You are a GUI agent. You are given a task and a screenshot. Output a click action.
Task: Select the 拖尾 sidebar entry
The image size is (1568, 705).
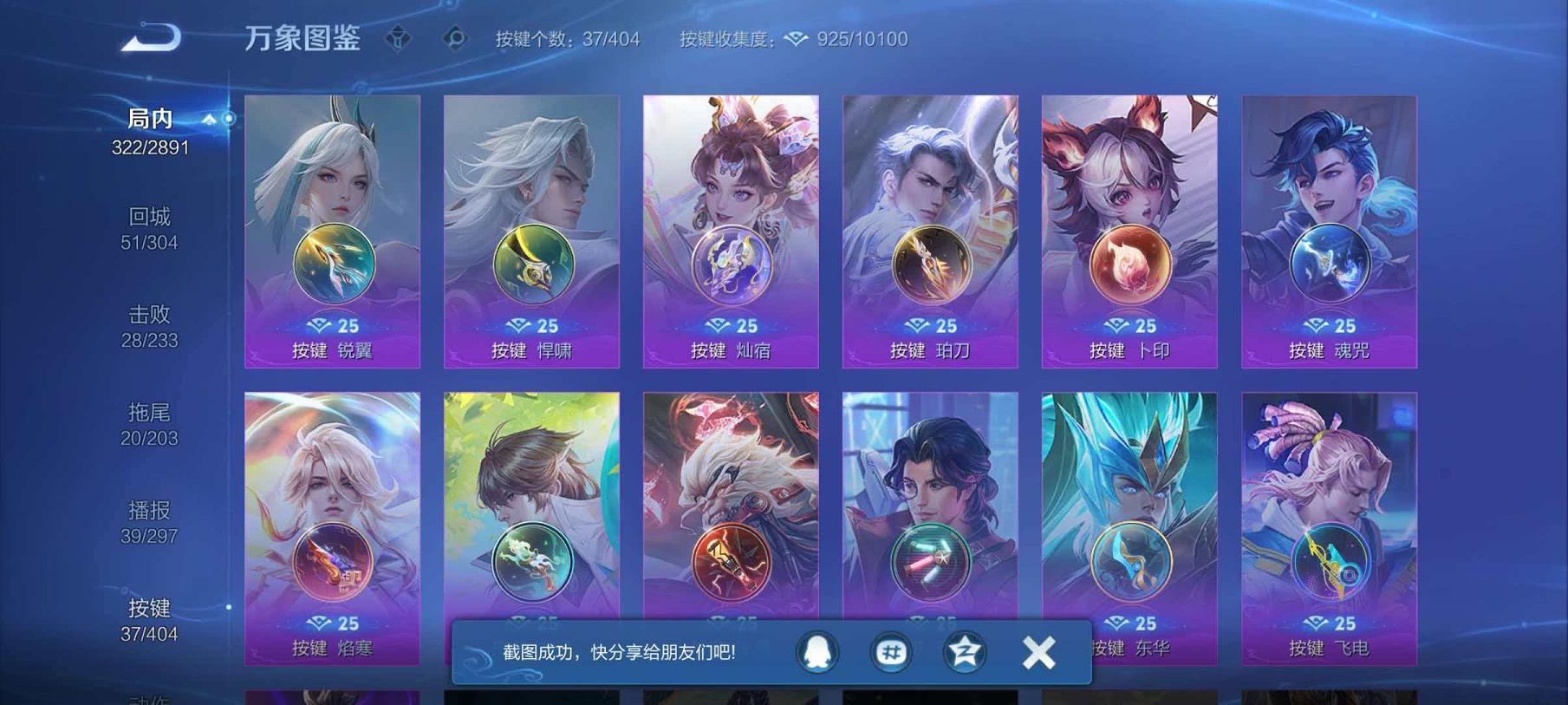(x=148, y=426)
